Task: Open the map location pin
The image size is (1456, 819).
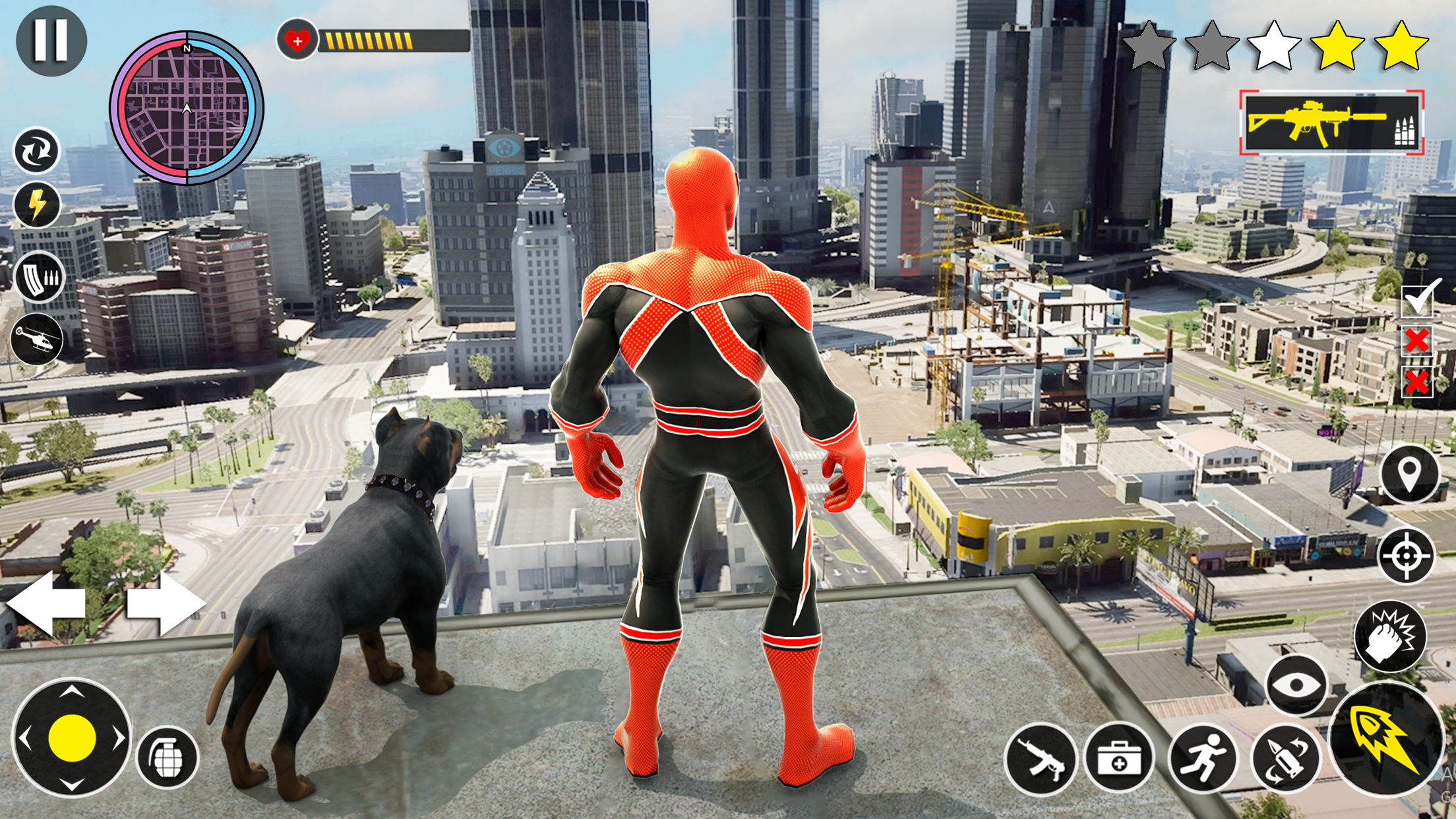Action: [1409, 474]
